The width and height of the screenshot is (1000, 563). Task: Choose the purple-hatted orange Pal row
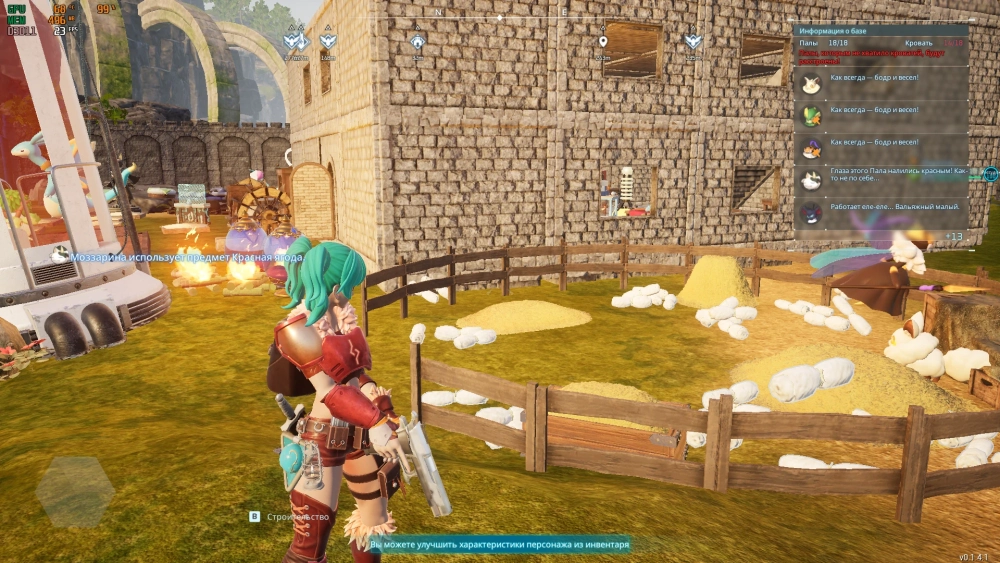(x=880, y=144)
